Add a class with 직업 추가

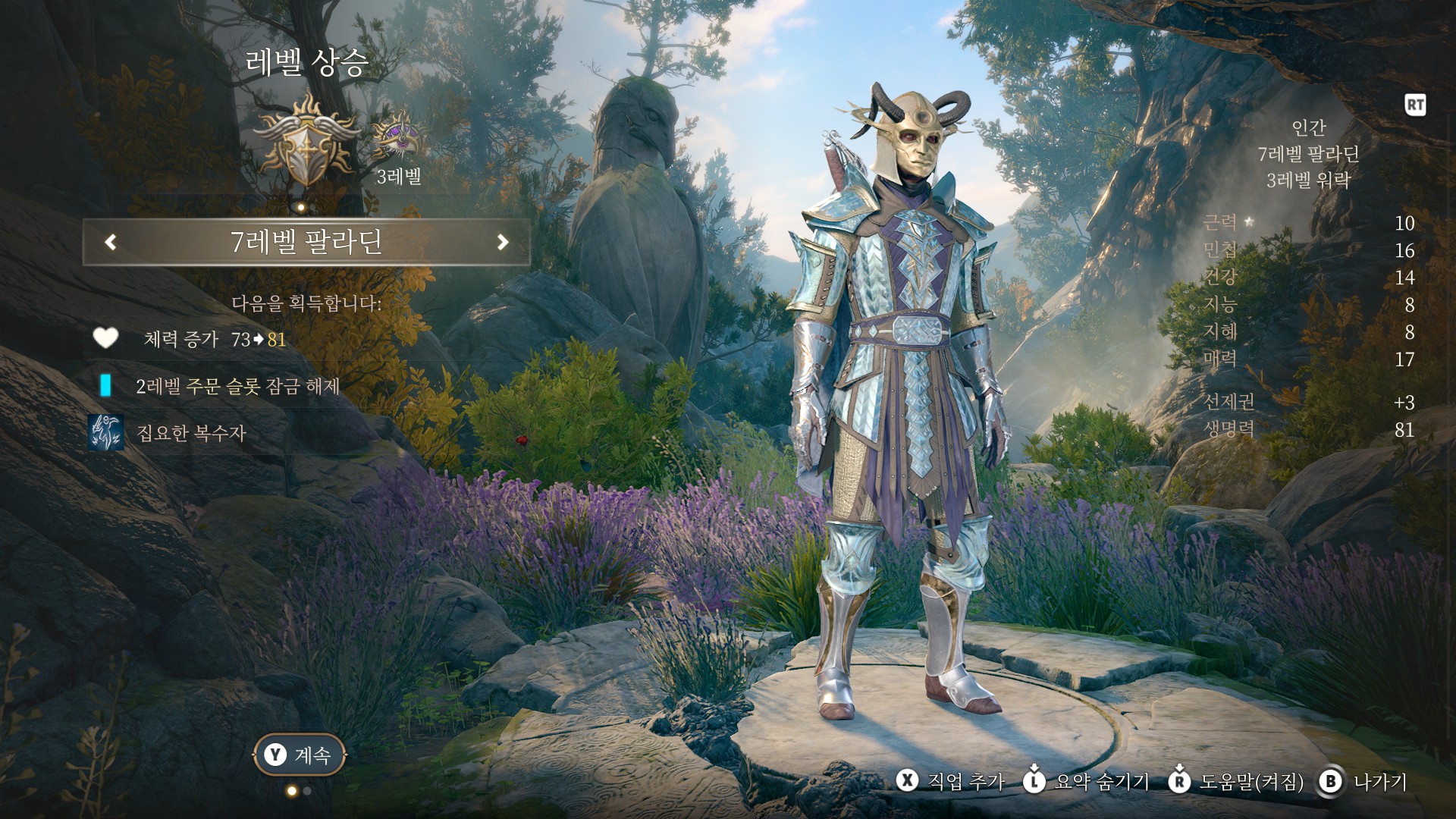tap(951, 782)
